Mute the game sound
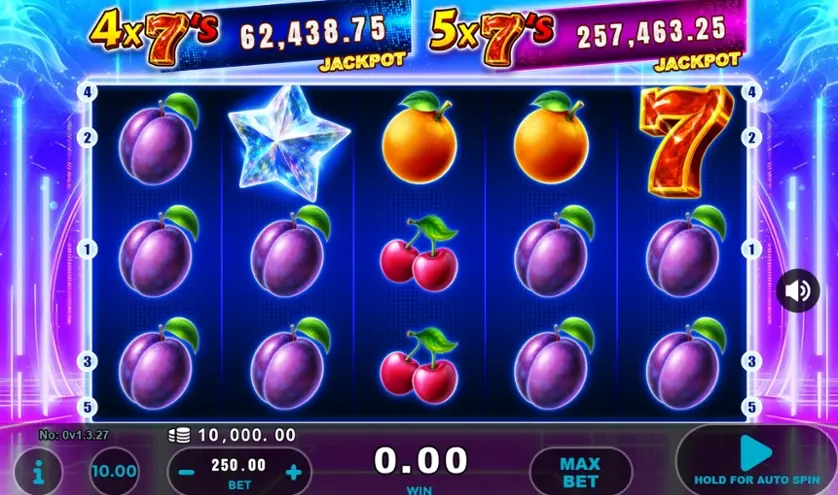This screenshot has width=838, height=495. coord(798,291)
